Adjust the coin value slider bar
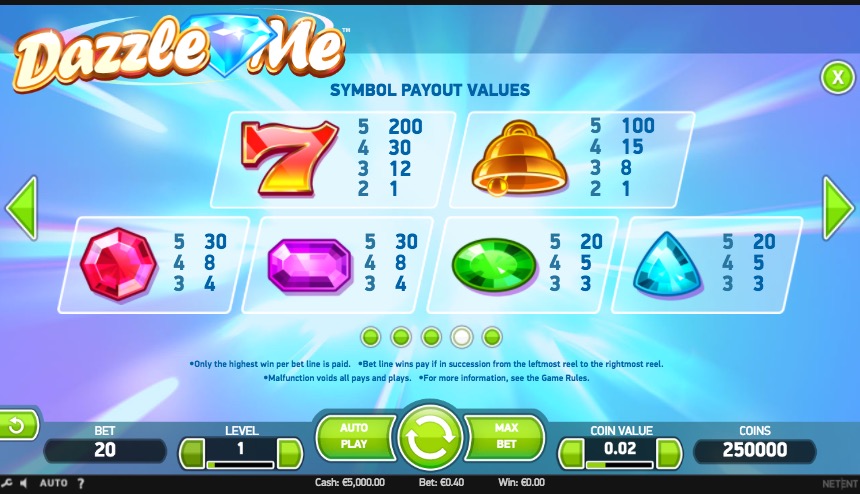Screen dimensions: 860x494 click(619, 465)
